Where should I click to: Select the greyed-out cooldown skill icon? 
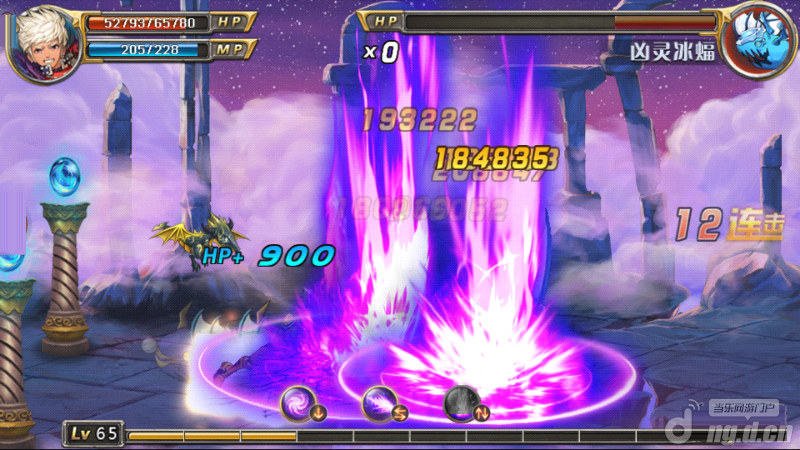(x=461, y=402)
